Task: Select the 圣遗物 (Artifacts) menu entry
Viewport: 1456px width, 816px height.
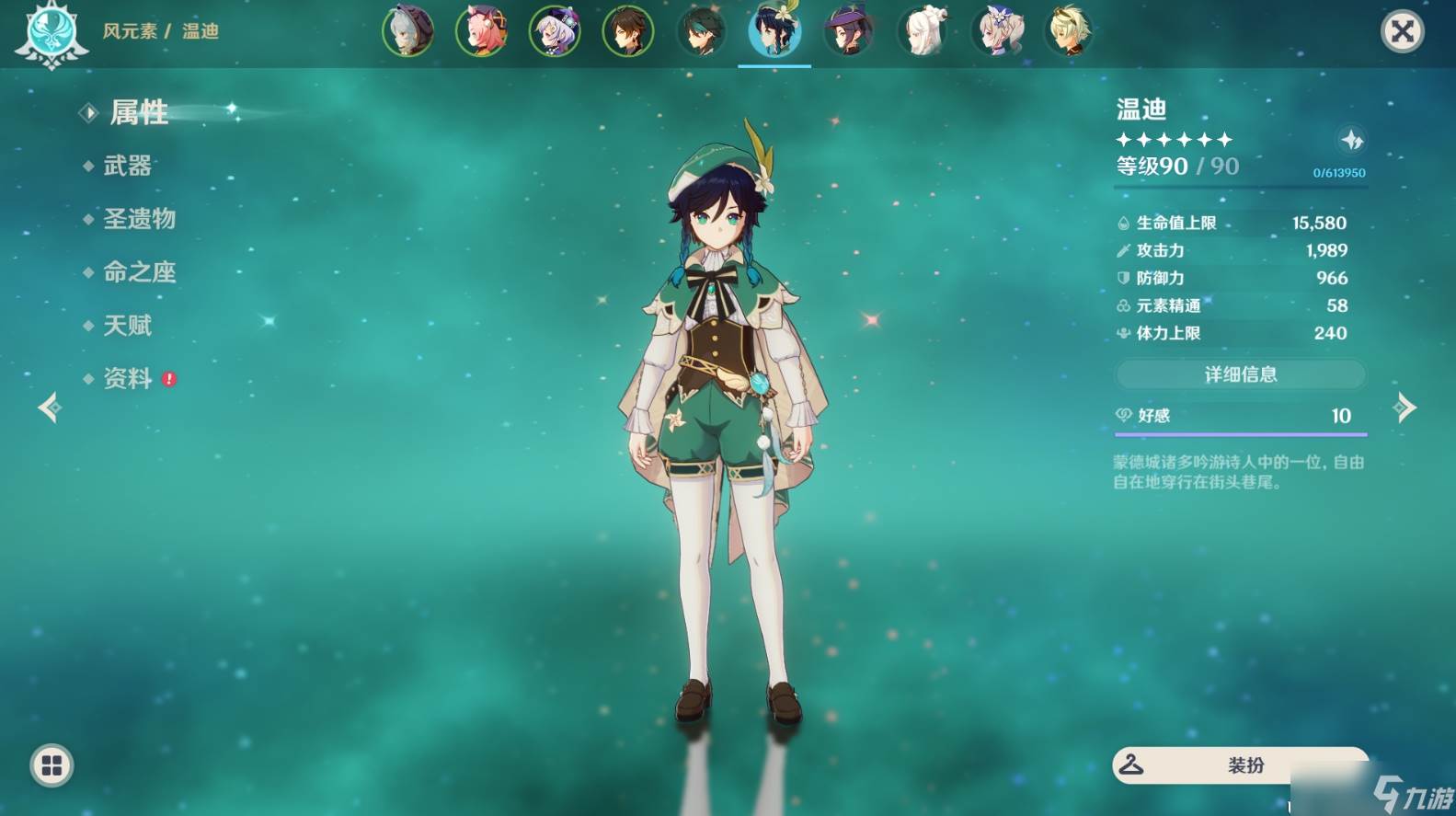Action: coord(139,219)
